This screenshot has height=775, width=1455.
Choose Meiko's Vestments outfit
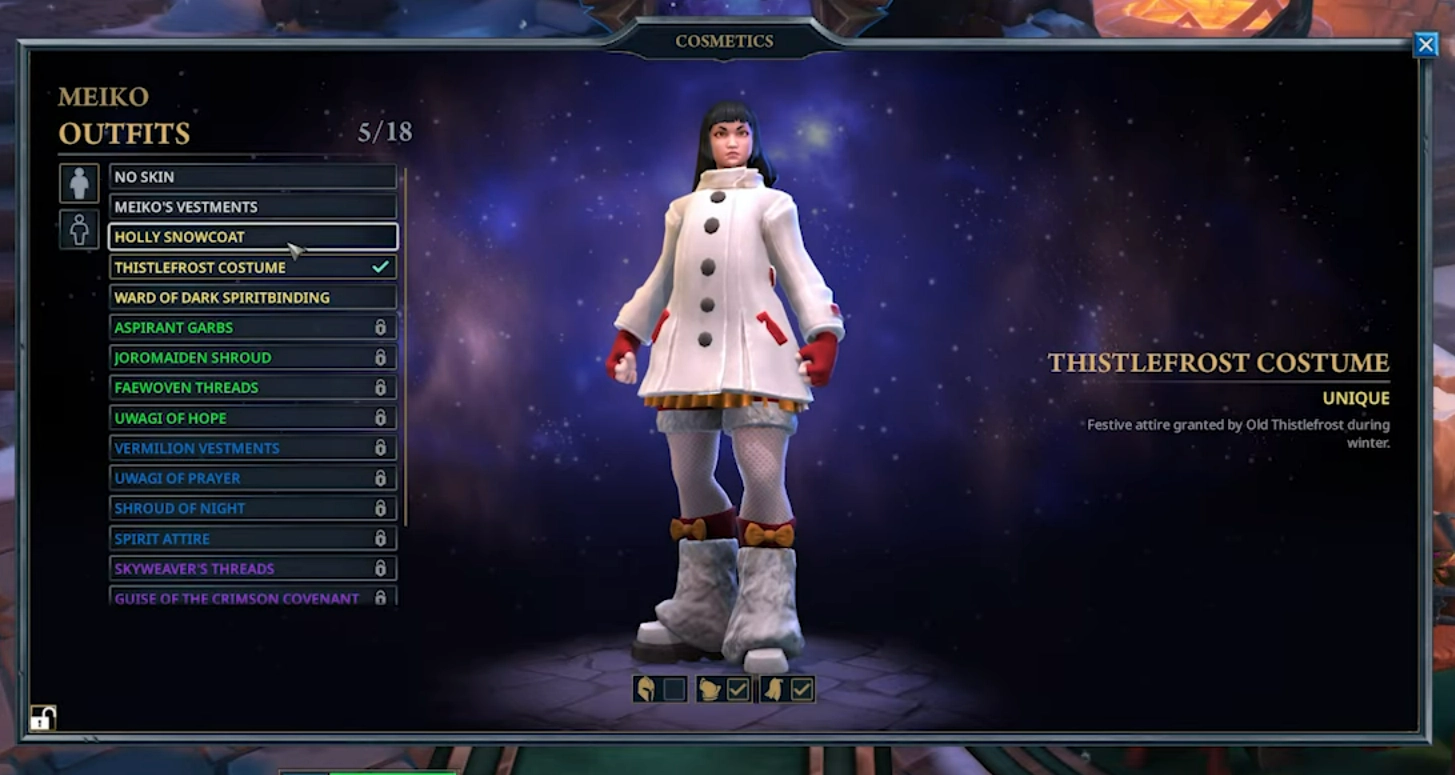pyautogui.click(x=252, y=207)
